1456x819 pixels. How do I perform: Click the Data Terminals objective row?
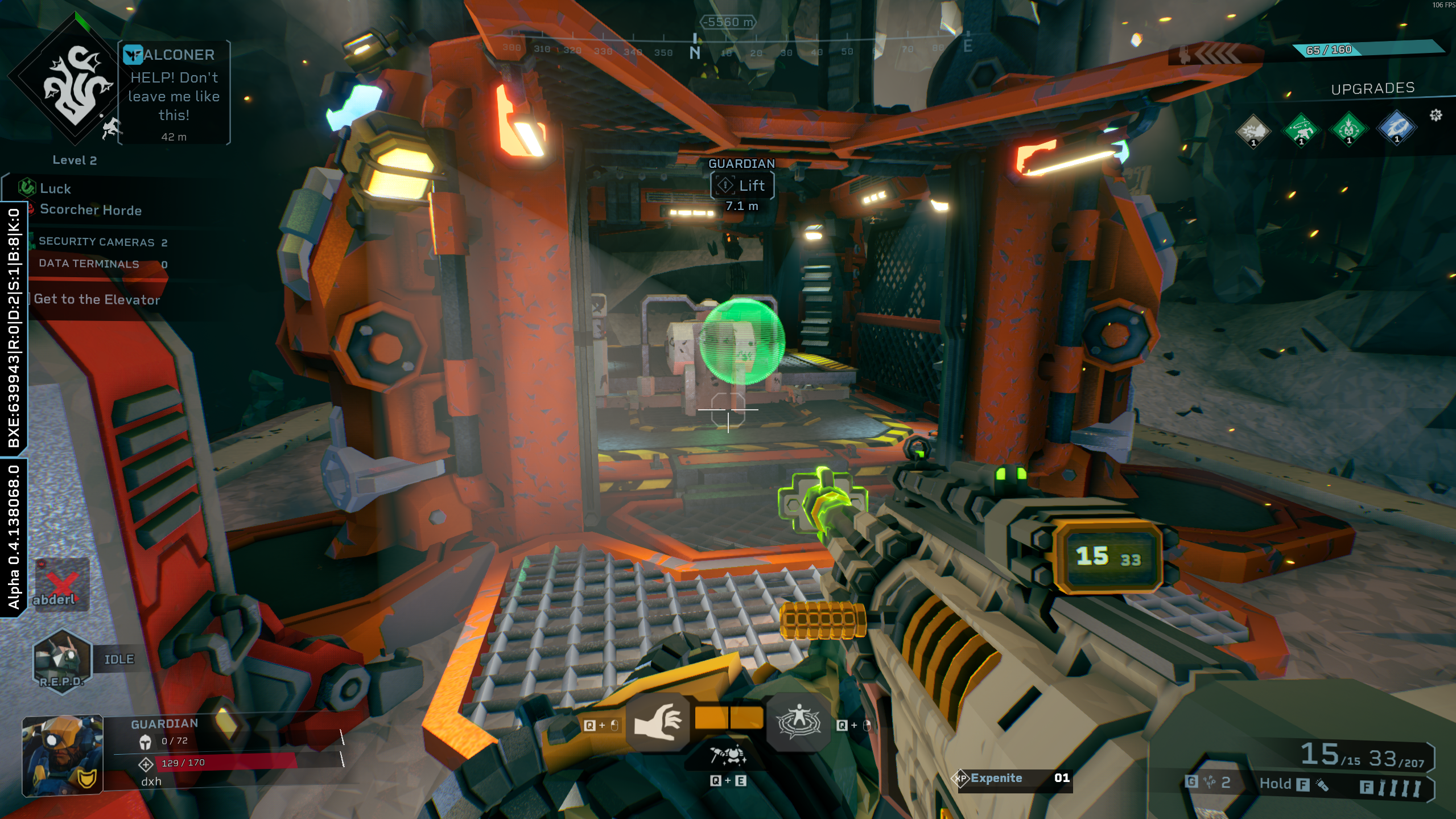[x=102, y=264]
